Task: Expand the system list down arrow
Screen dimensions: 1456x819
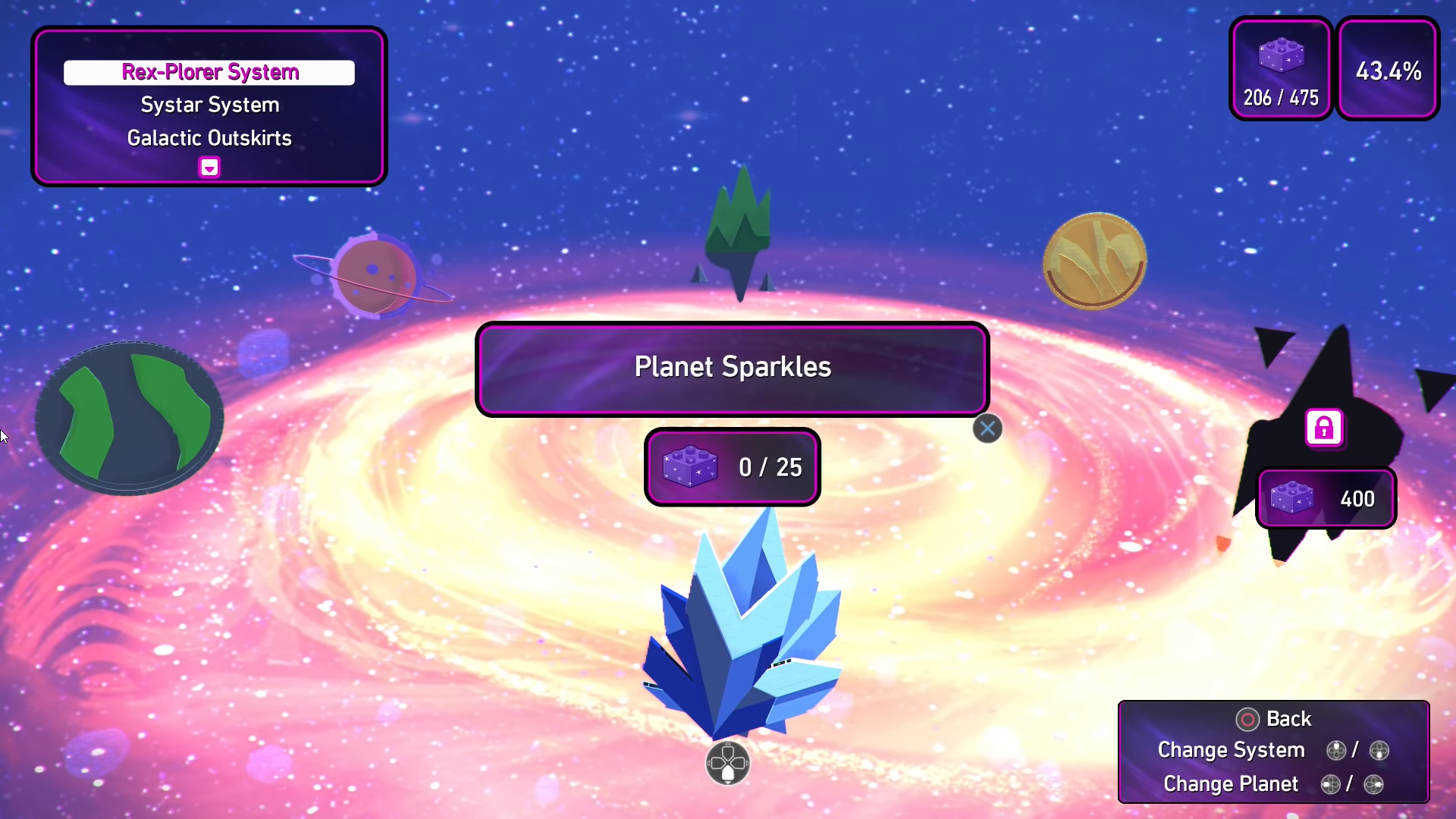Action: click(209, 167)
